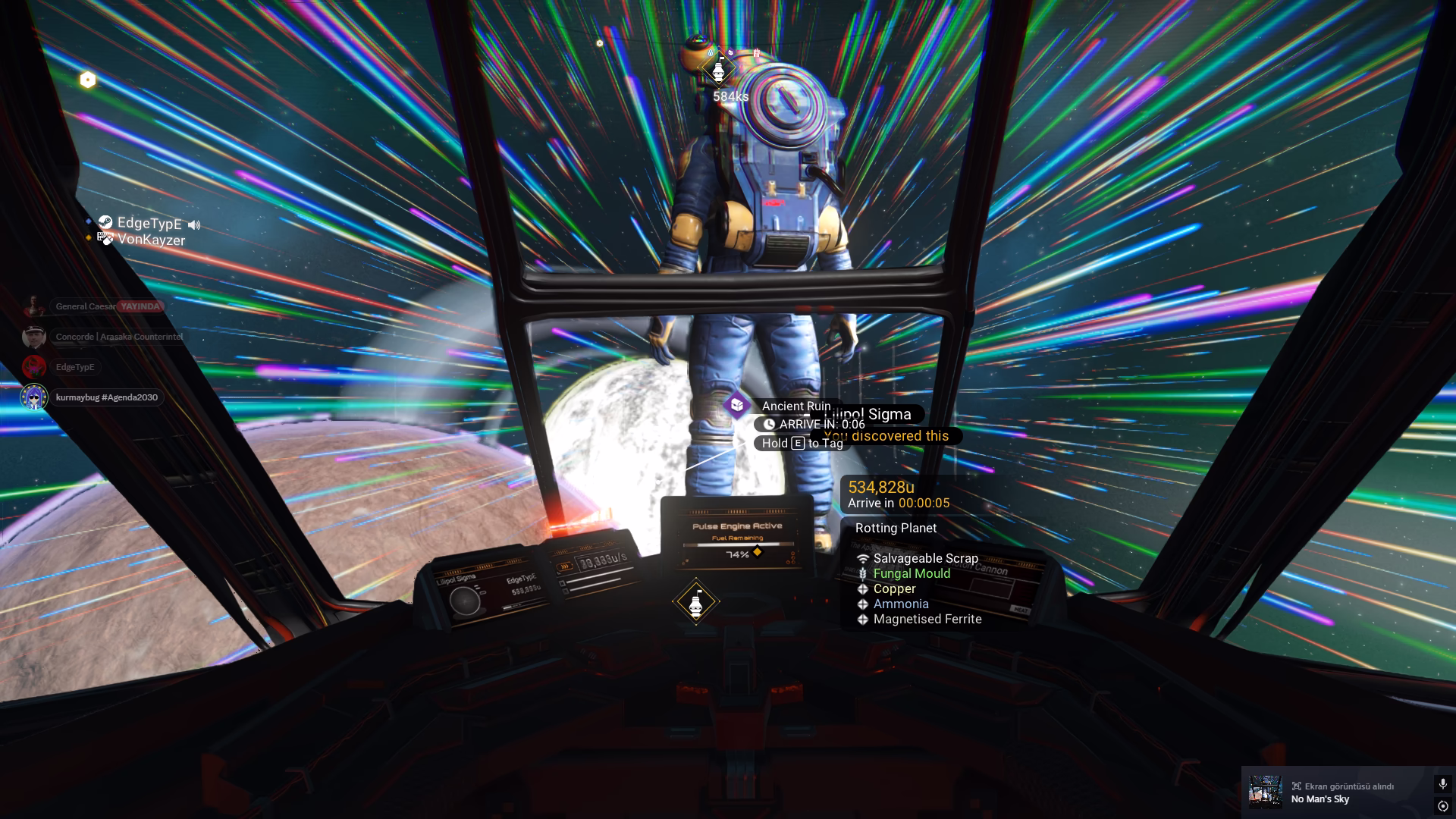
Task: Click the Salvageable Scrap signal icon
Action: tap(862, 557)
